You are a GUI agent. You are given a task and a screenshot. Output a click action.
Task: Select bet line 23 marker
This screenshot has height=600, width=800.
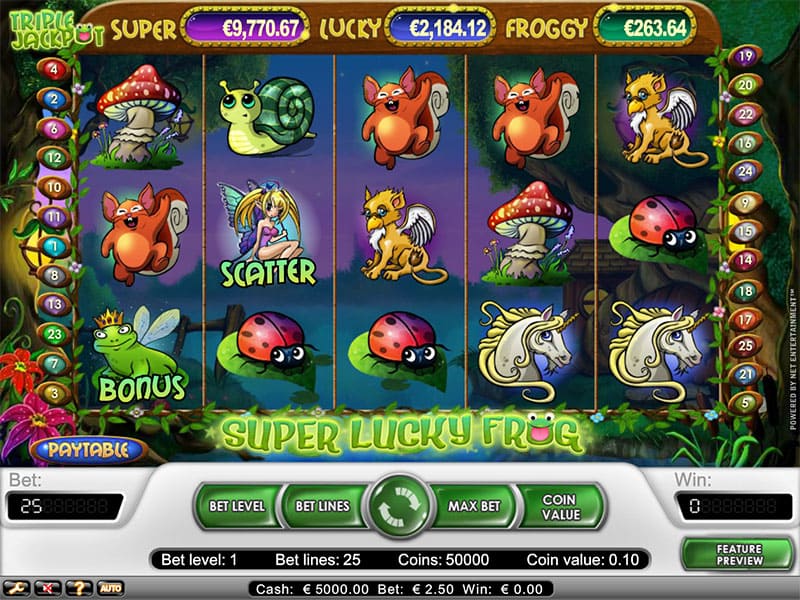click(53, 334)
